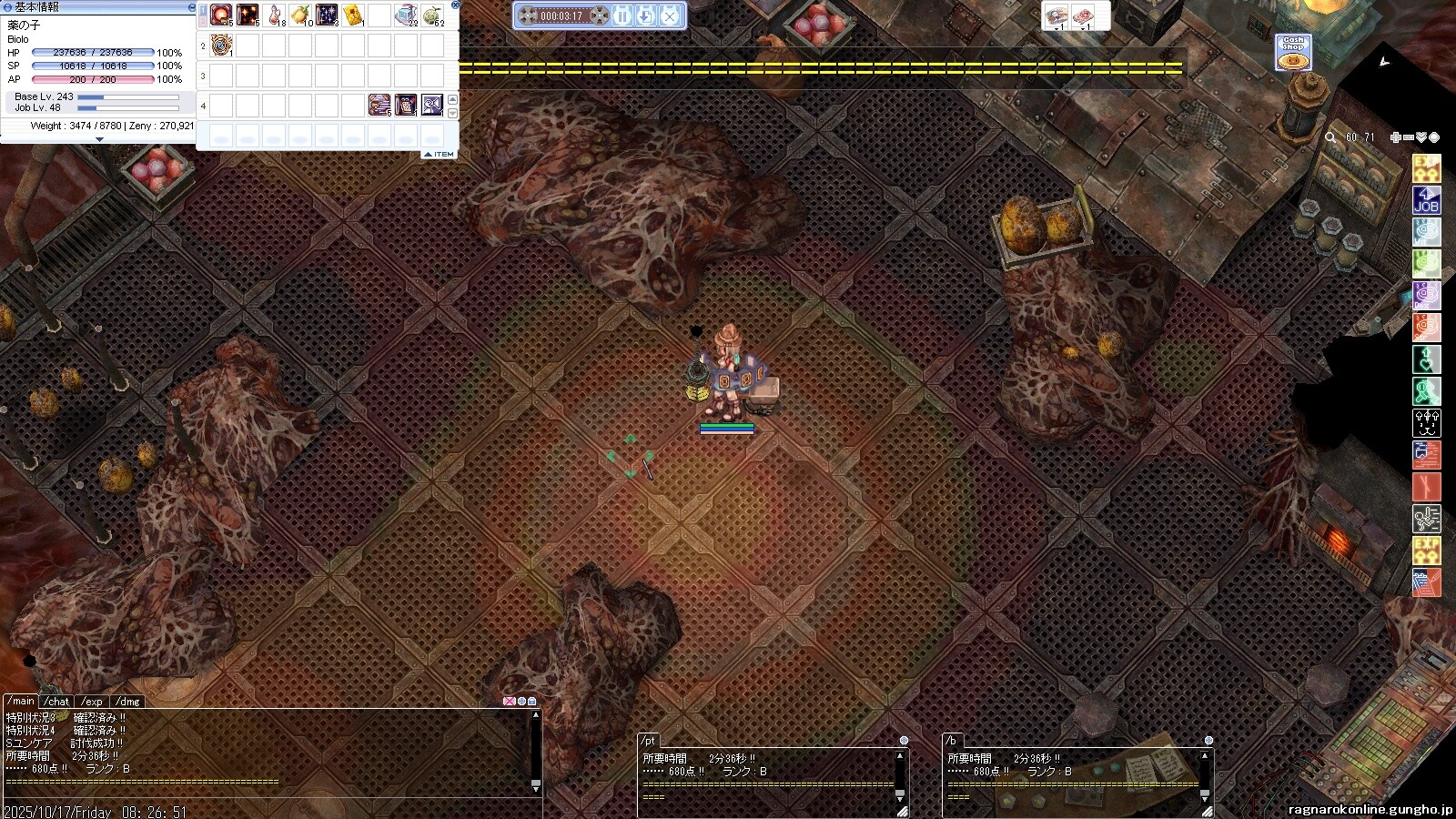Zoom in the minimap with plus button
This screenshot has width=1456, height=819.
click(1395, 137)
